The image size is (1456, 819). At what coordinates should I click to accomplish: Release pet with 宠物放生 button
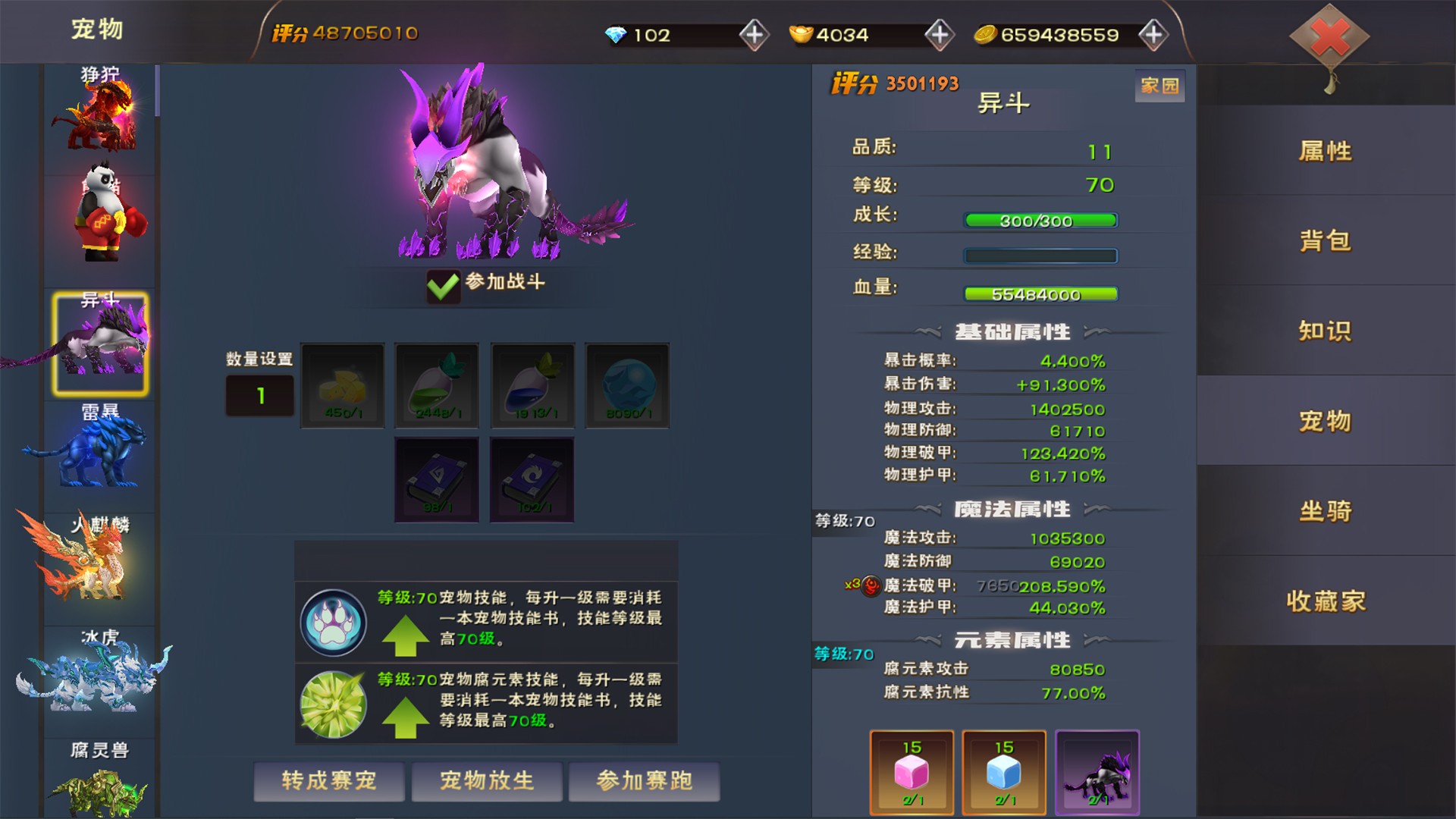pyautogui.click(x=487, y=781)
